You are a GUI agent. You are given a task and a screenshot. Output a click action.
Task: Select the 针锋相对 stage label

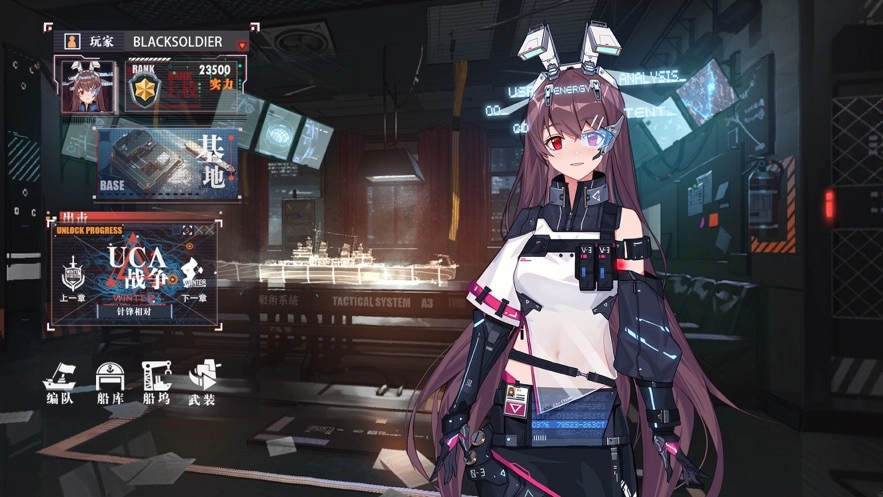(x=133, y=311)
